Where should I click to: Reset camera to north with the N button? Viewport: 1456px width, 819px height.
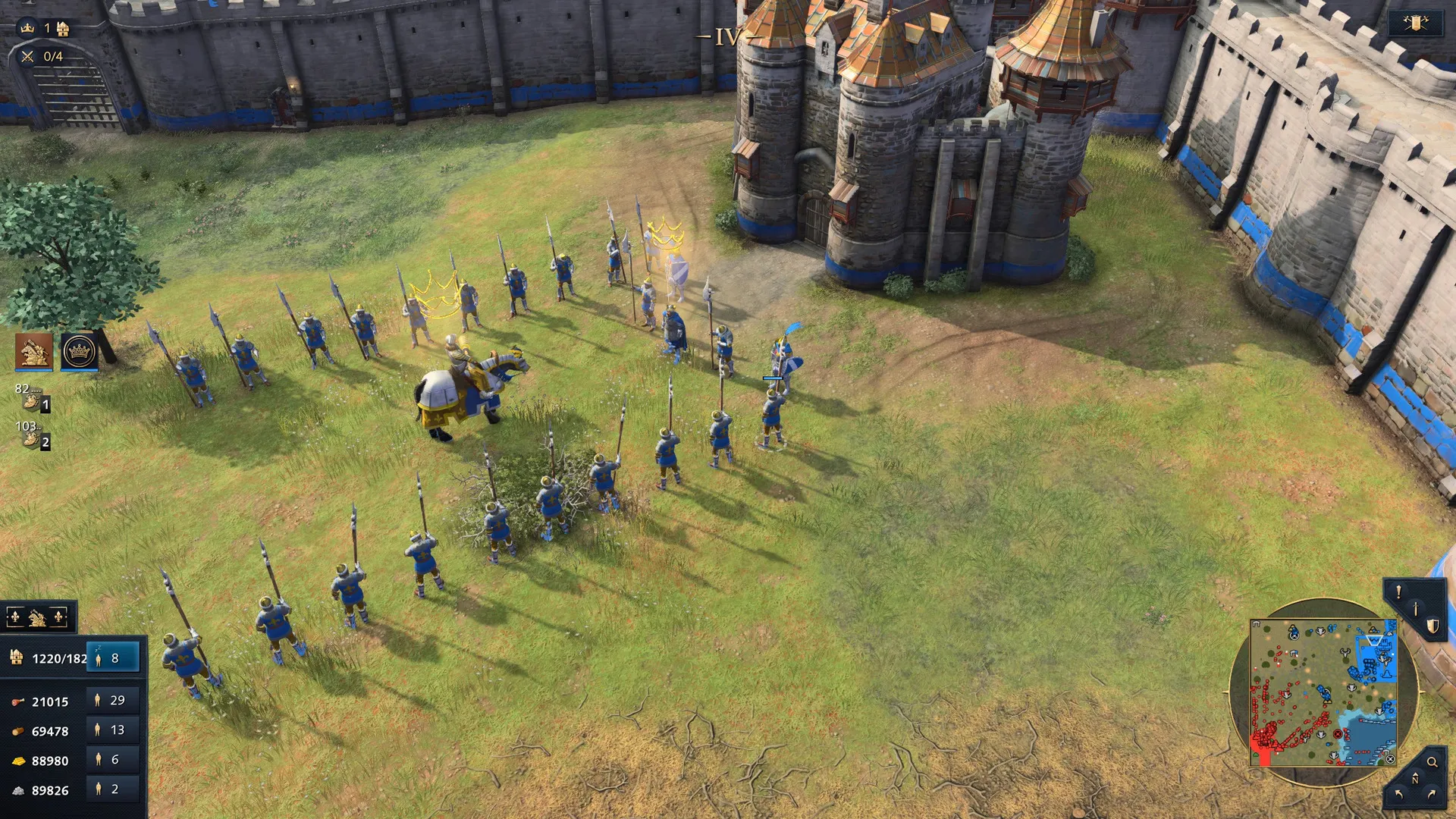click(x=1415, y=779)
